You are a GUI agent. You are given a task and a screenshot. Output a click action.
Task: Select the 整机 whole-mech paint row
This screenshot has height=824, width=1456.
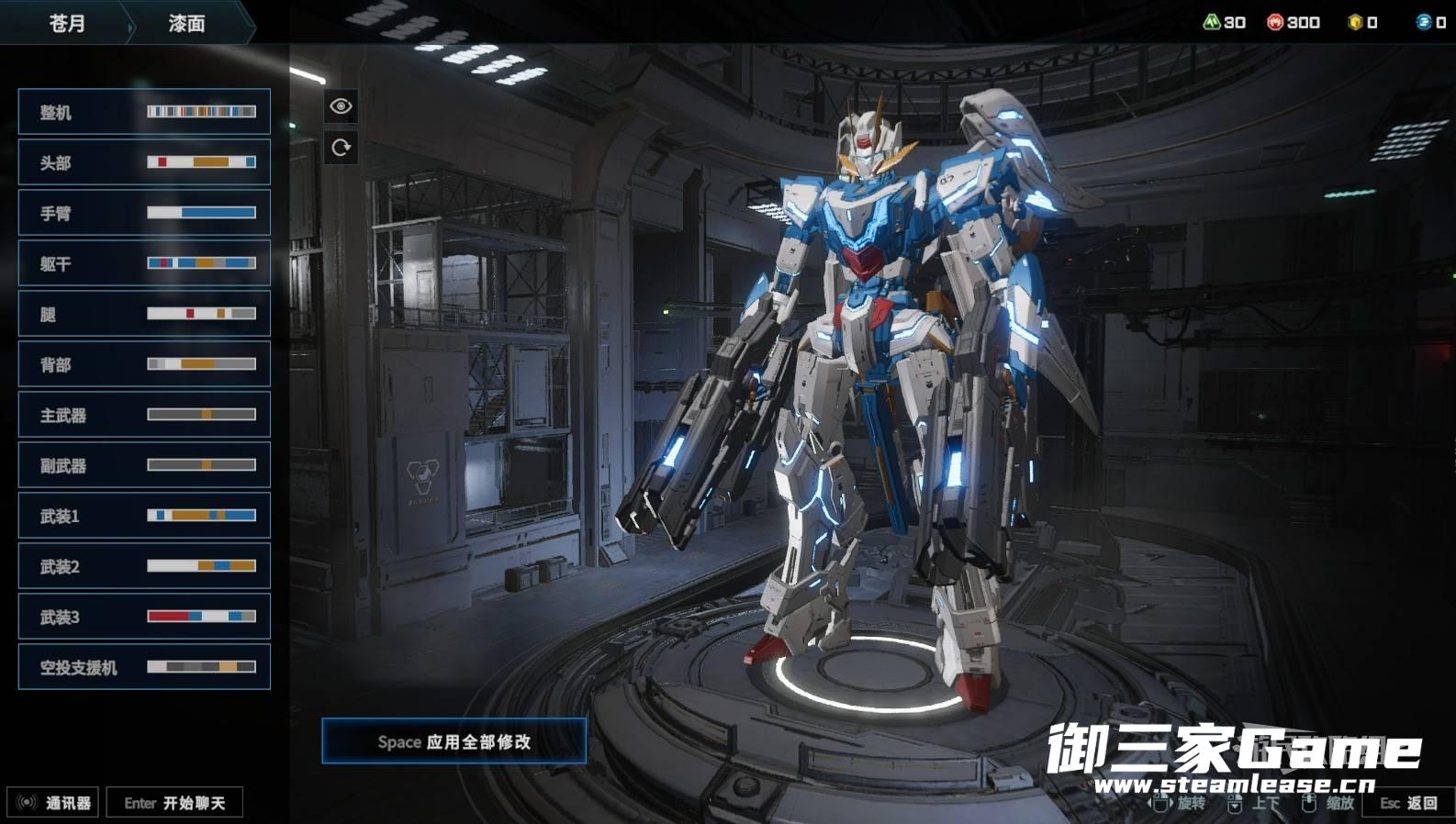[144, 112]
